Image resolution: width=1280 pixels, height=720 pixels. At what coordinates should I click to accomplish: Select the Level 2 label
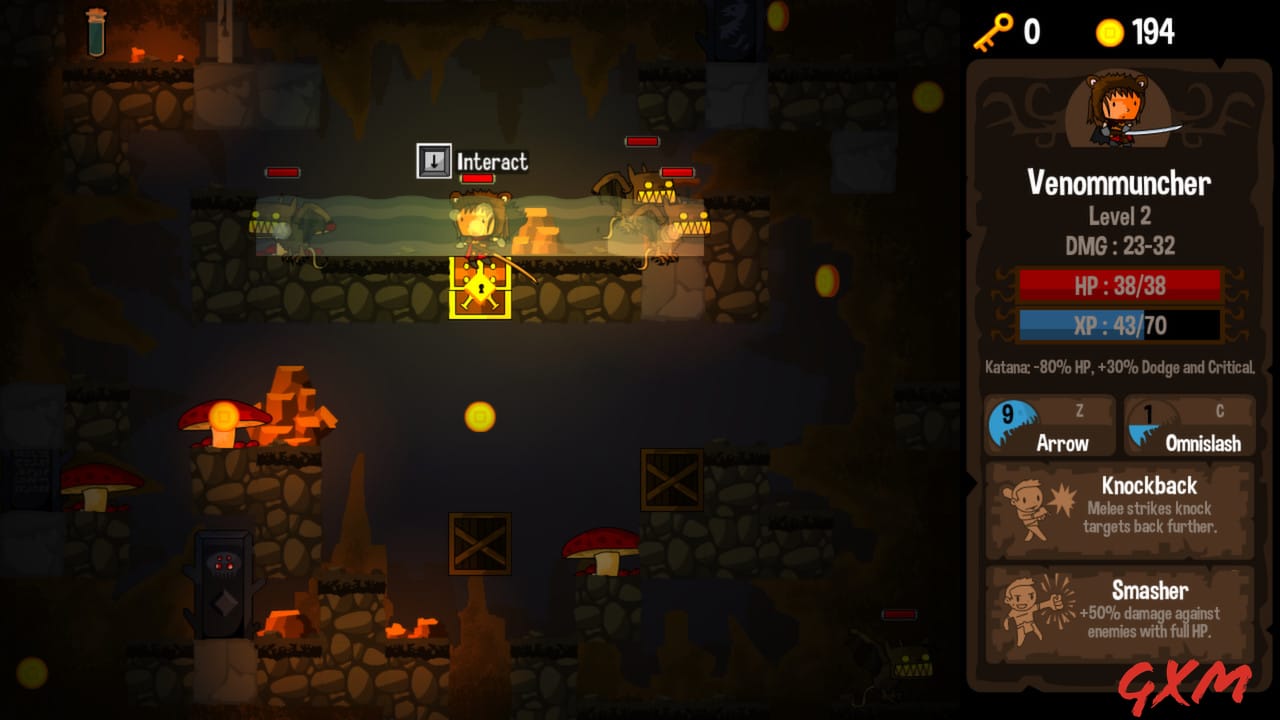[1119, 216]
